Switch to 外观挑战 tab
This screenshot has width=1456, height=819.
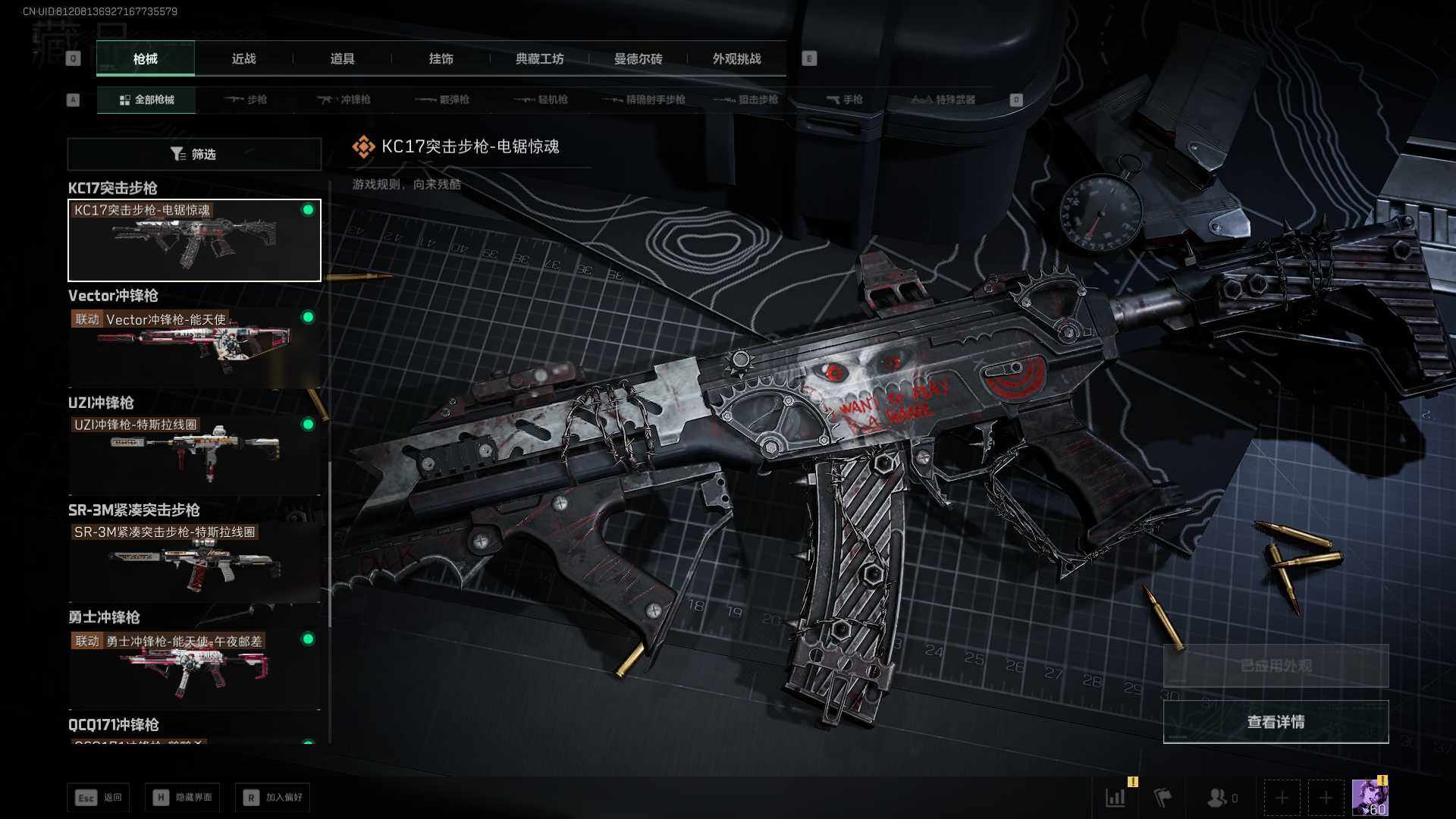(x=736, y=58)
